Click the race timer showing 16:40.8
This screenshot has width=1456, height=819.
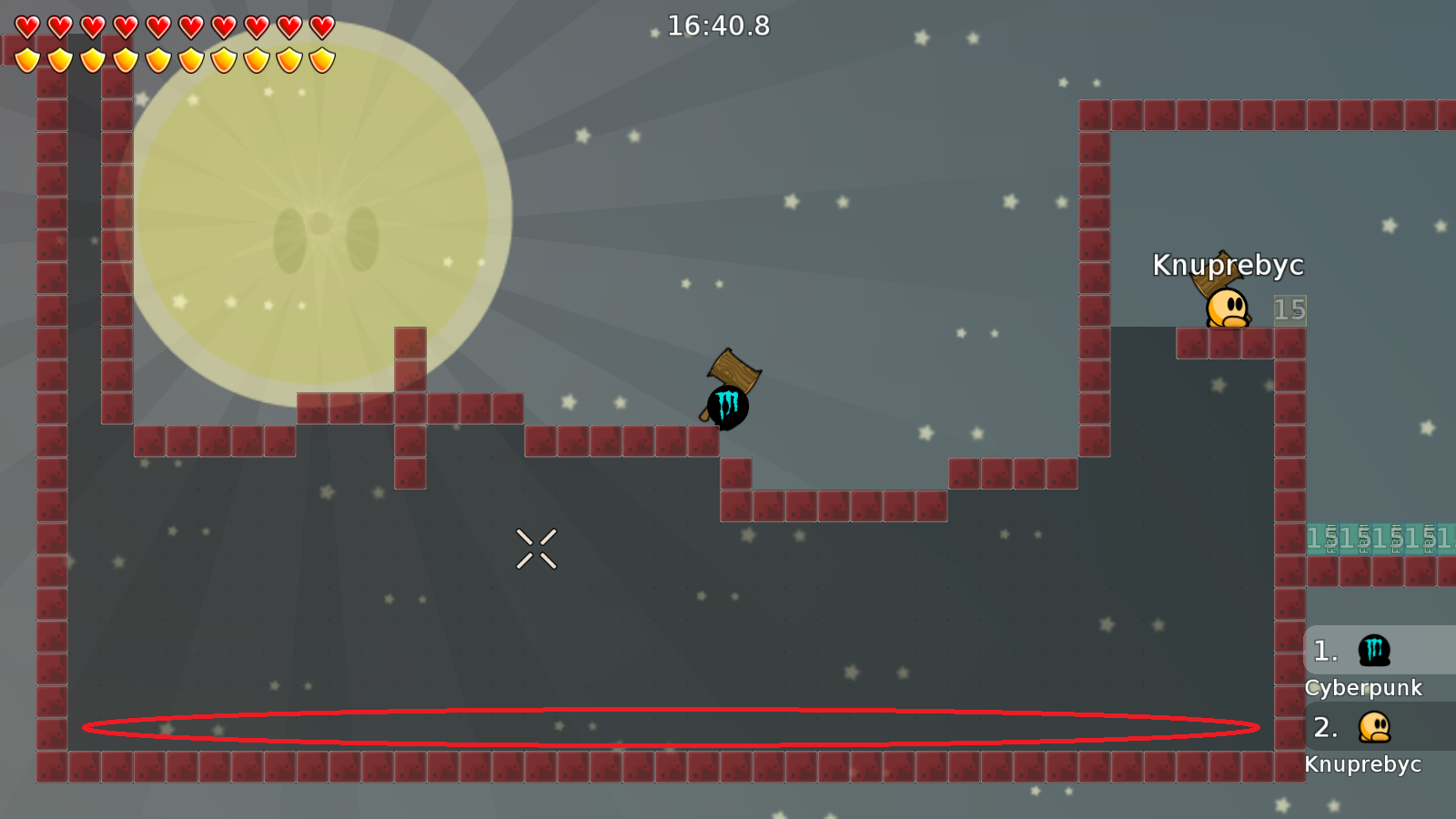[x=718, y=26]
